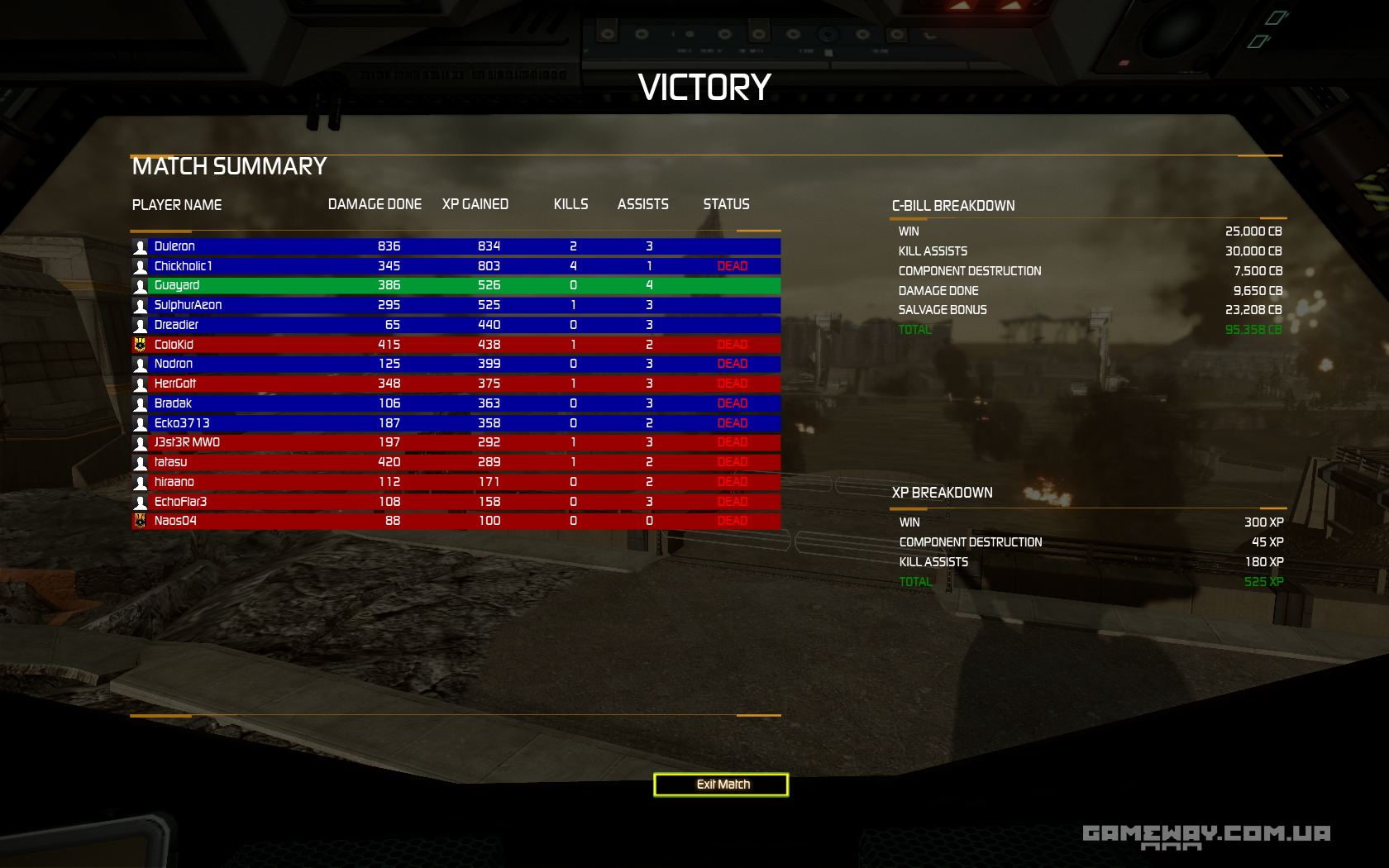Click Bradak's row in the list

(x=455, y=403)
